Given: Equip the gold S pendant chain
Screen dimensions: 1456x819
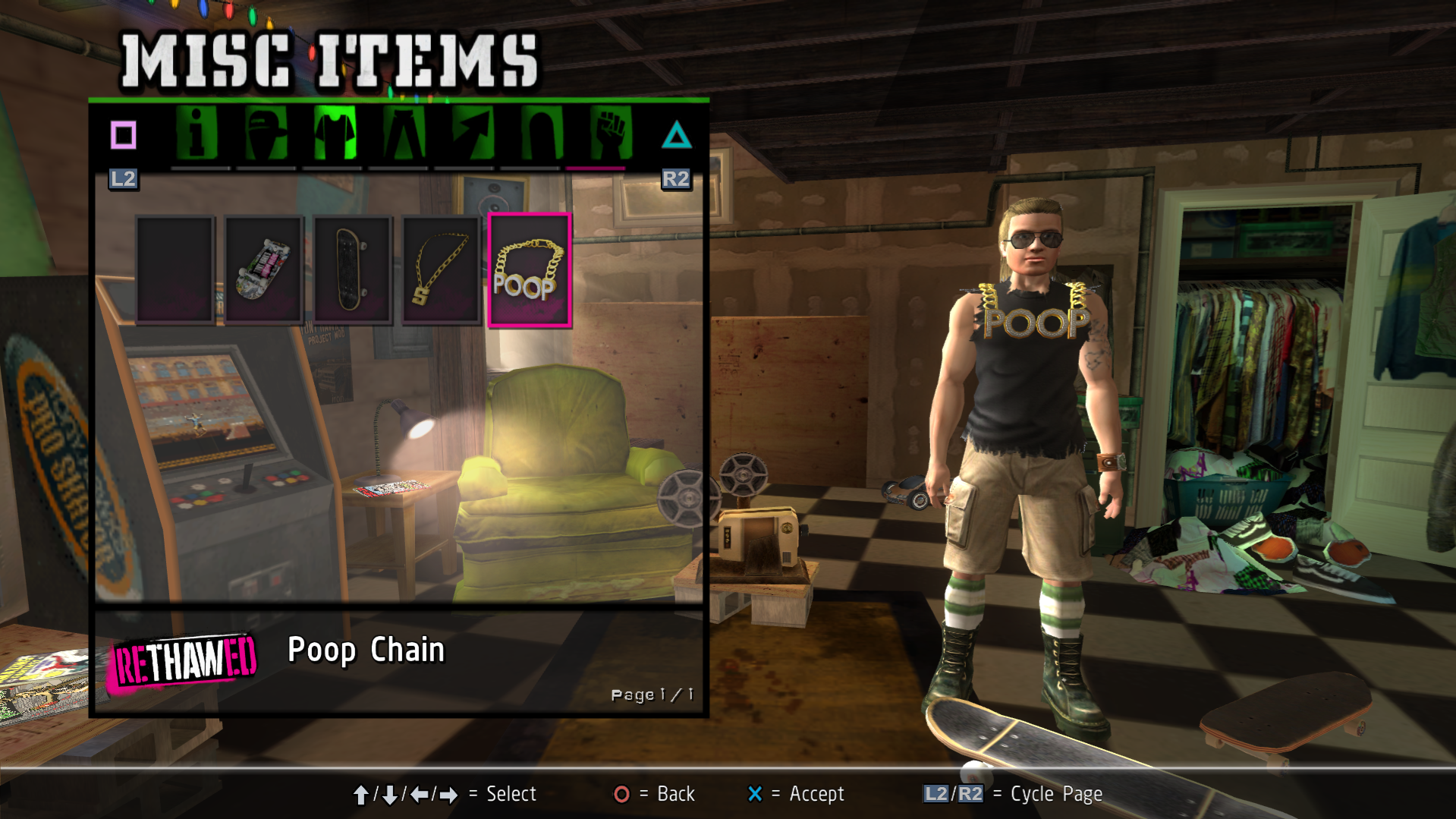Looking at the screenshot, I should click(x=441, y=270).
